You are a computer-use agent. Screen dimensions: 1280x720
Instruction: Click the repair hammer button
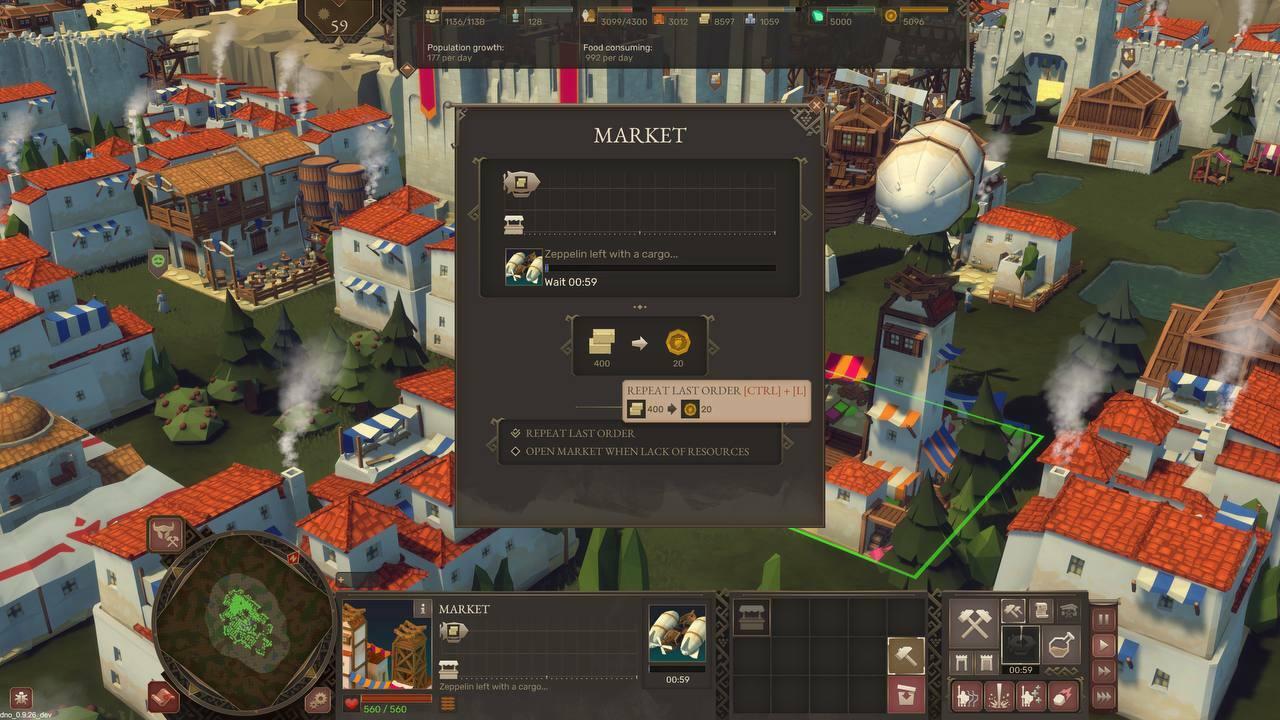906,656
